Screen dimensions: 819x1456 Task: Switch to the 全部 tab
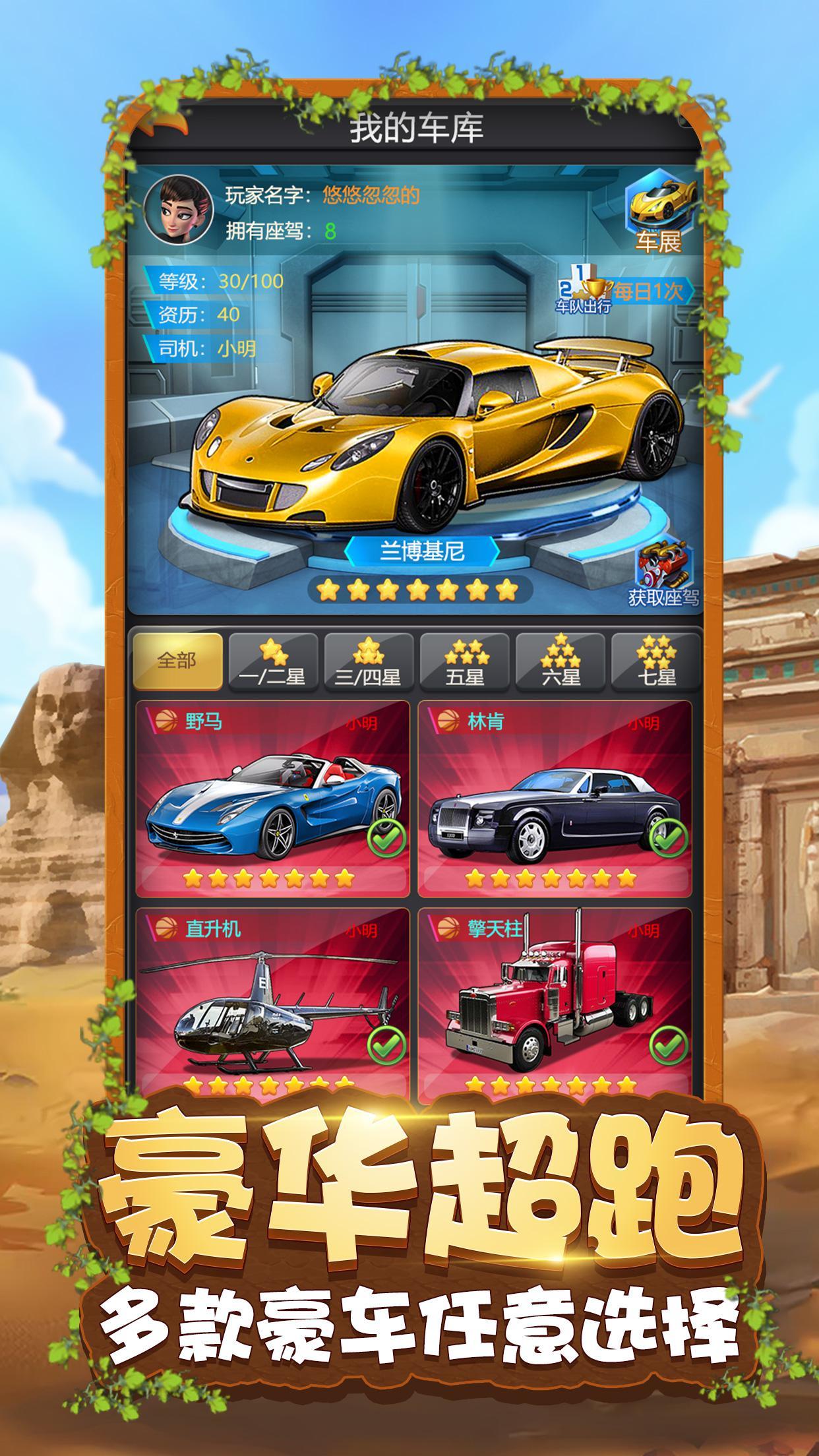(x=177, y=661)
